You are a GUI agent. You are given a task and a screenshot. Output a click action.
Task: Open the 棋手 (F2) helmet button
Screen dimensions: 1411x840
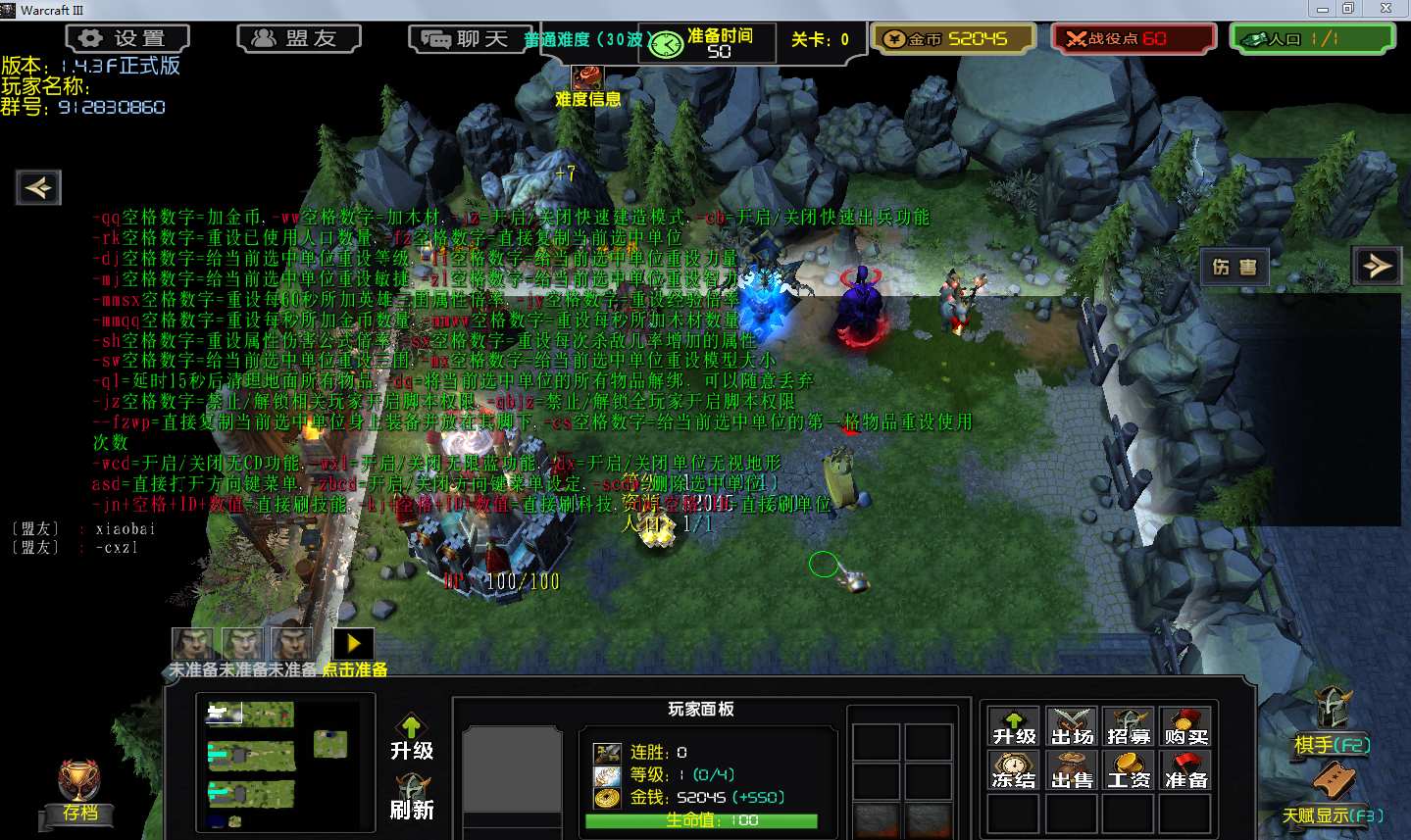(1332, 720)
